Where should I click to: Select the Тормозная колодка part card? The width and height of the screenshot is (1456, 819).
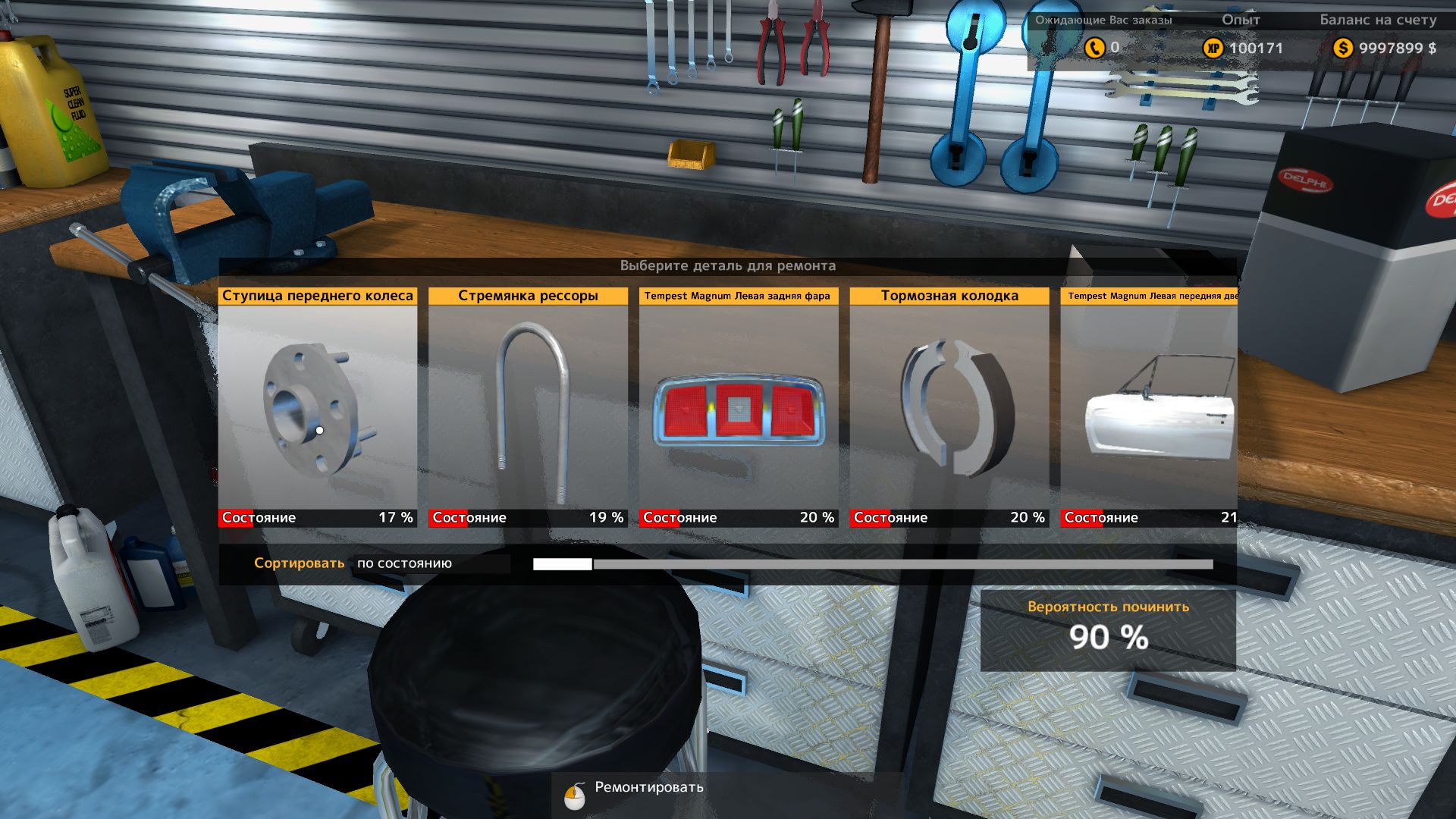pyautogui.click(x=949, y=406)
